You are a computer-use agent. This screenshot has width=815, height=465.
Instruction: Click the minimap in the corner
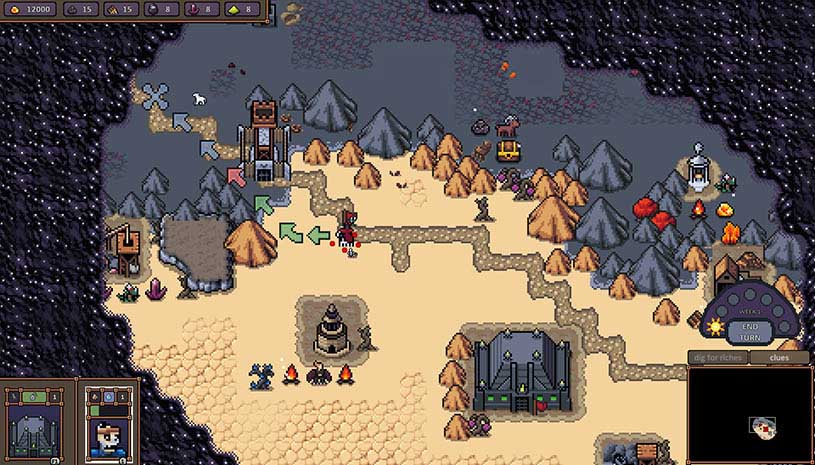point(749,414)
